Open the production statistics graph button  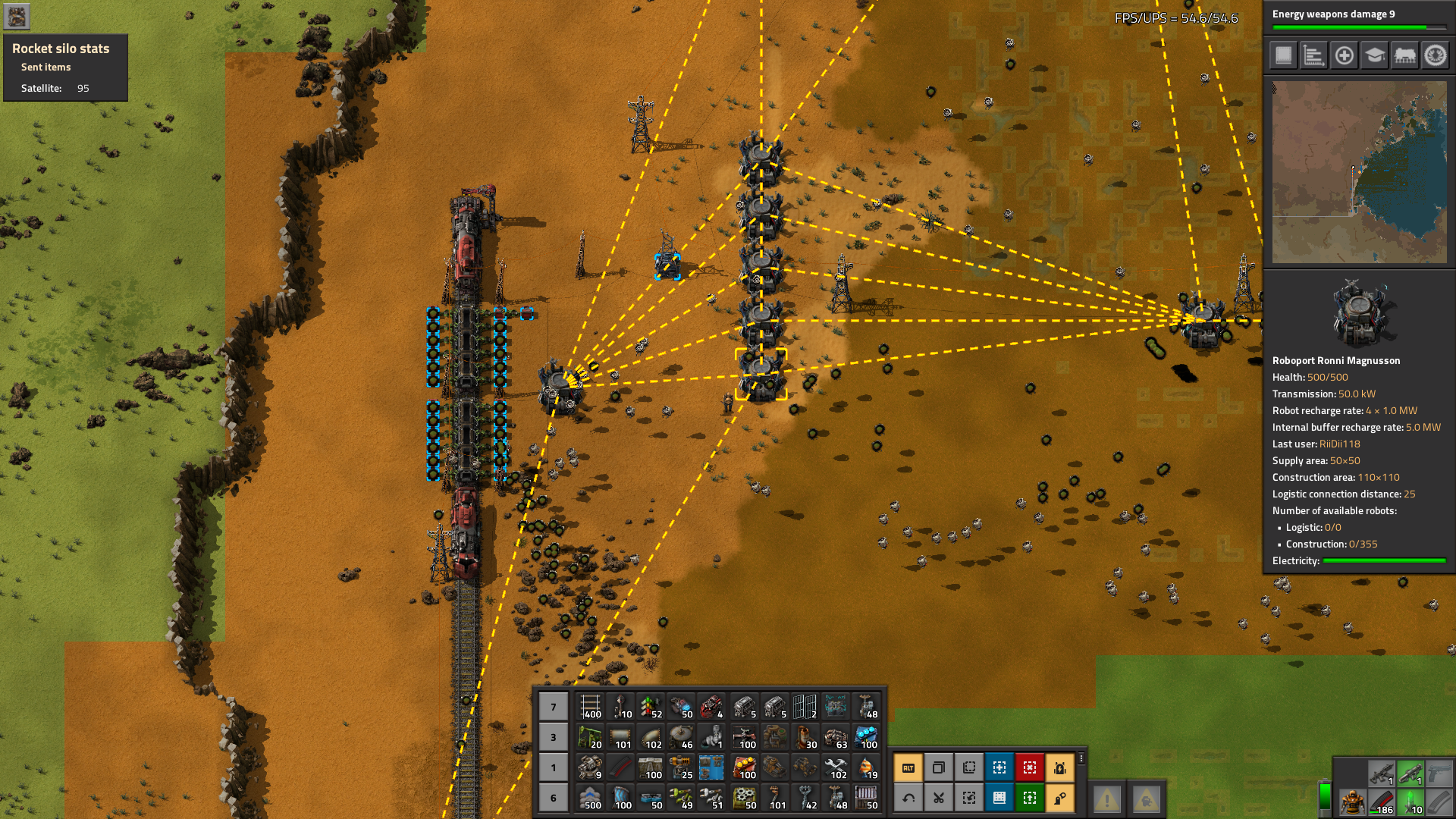pyautogui.click(x=1313, y=55)
